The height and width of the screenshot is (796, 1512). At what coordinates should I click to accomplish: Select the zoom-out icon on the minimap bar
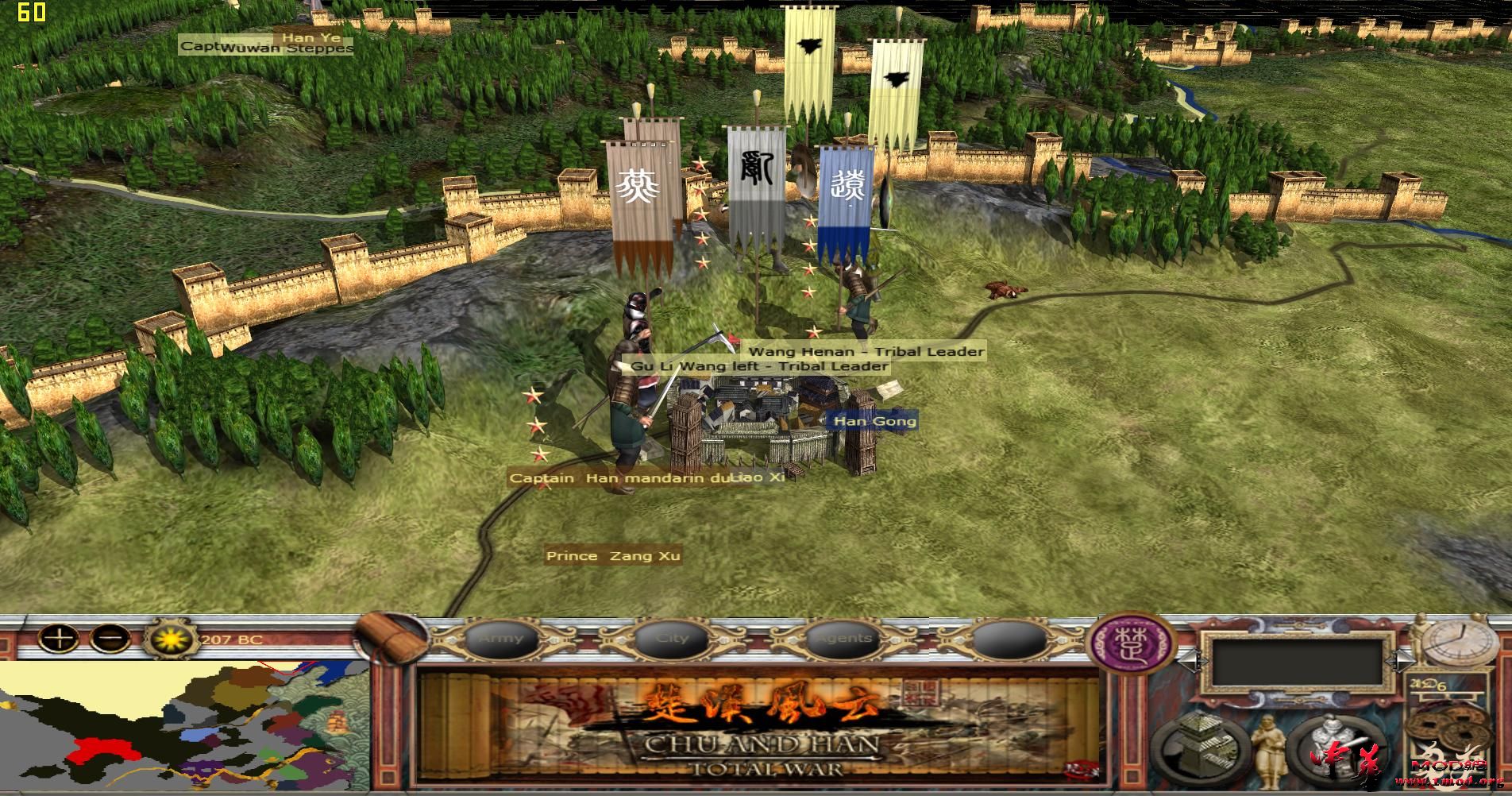[x=110, y=637]
